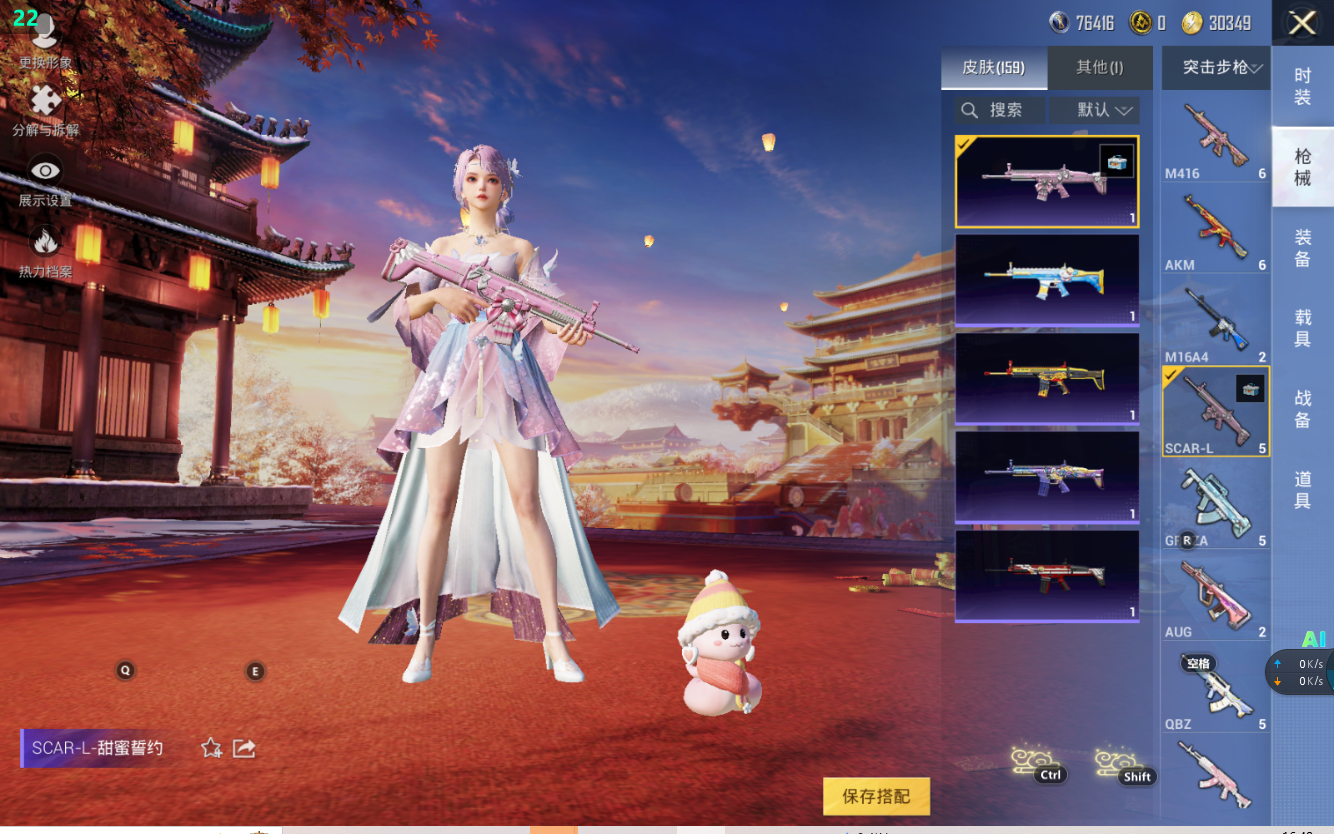Choose the red SCAR-L skin
This screenshot has width=1334, height=834.
(x=1046, y=575)
